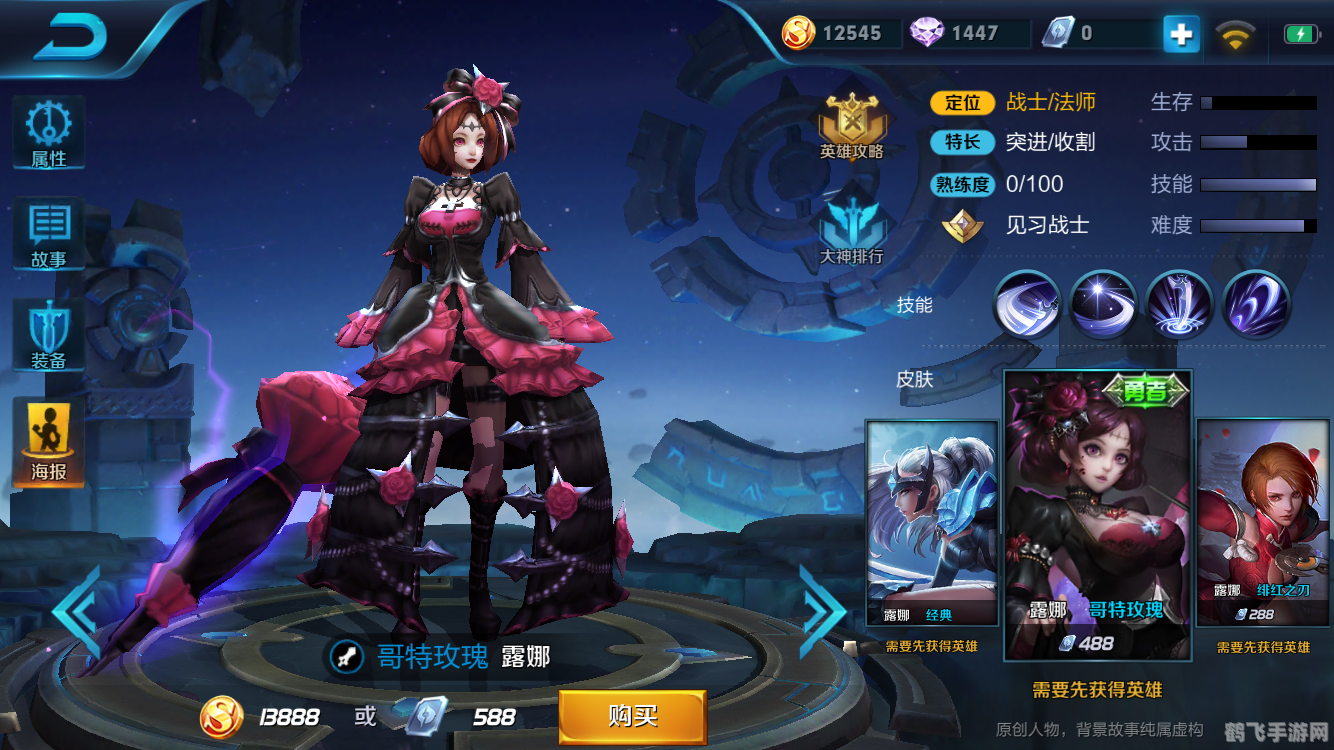Choose the 露娜 经典 classic skin card
The height and width of the screenshot is (750, 1334).
932,523
